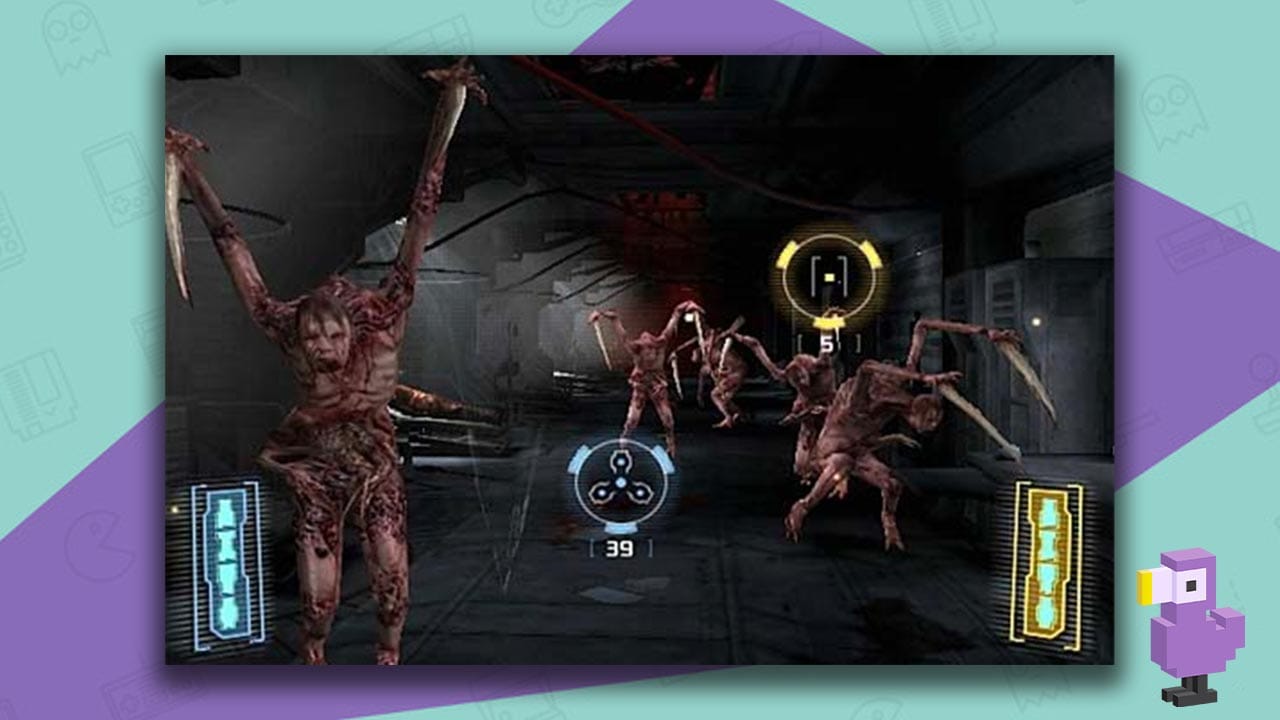Screen dimensions: 1280x720
Task: Toggle the bottom yellow arc of the targeting circle
Action: [830, 322]
